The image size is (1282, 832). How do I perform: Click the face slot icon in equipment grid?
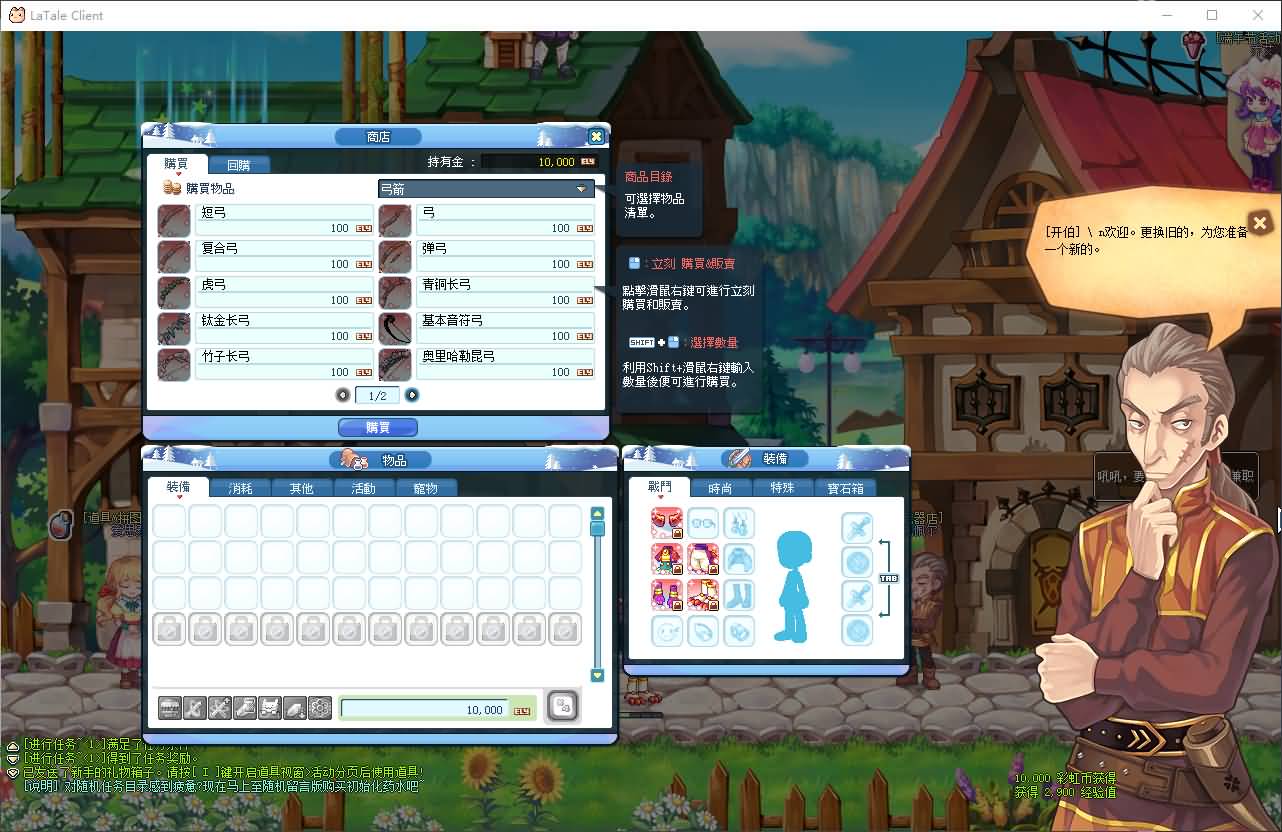point(667,631)
